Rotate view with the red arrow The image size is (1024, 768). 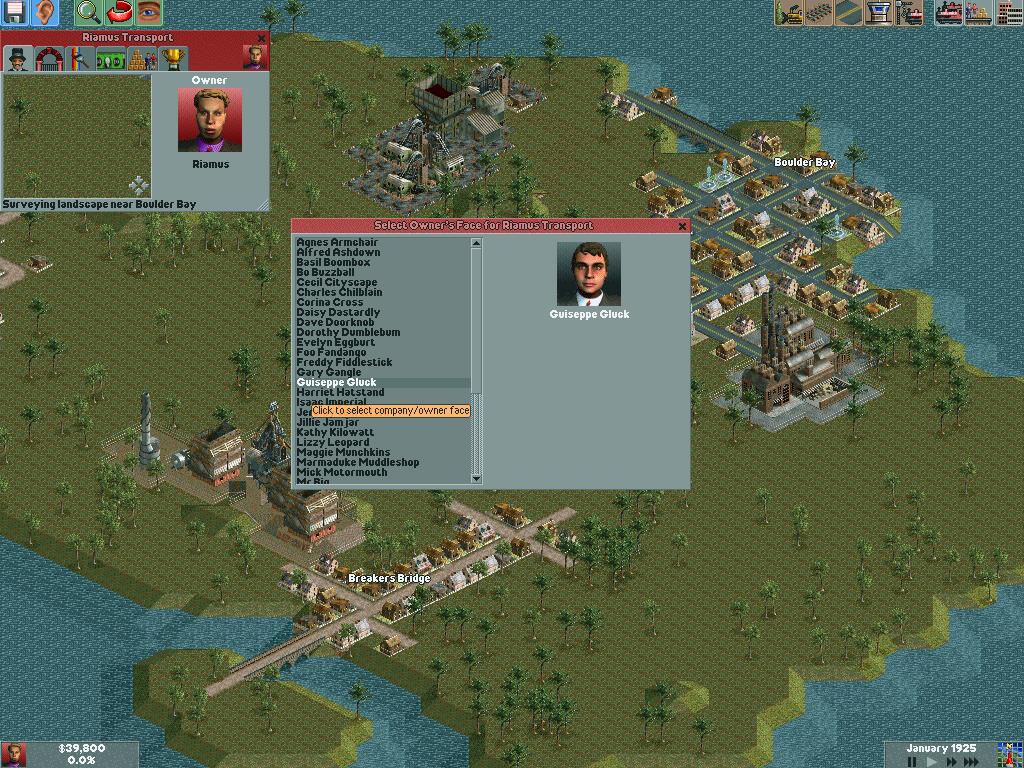pyautogui.click(x=119, y=13)
